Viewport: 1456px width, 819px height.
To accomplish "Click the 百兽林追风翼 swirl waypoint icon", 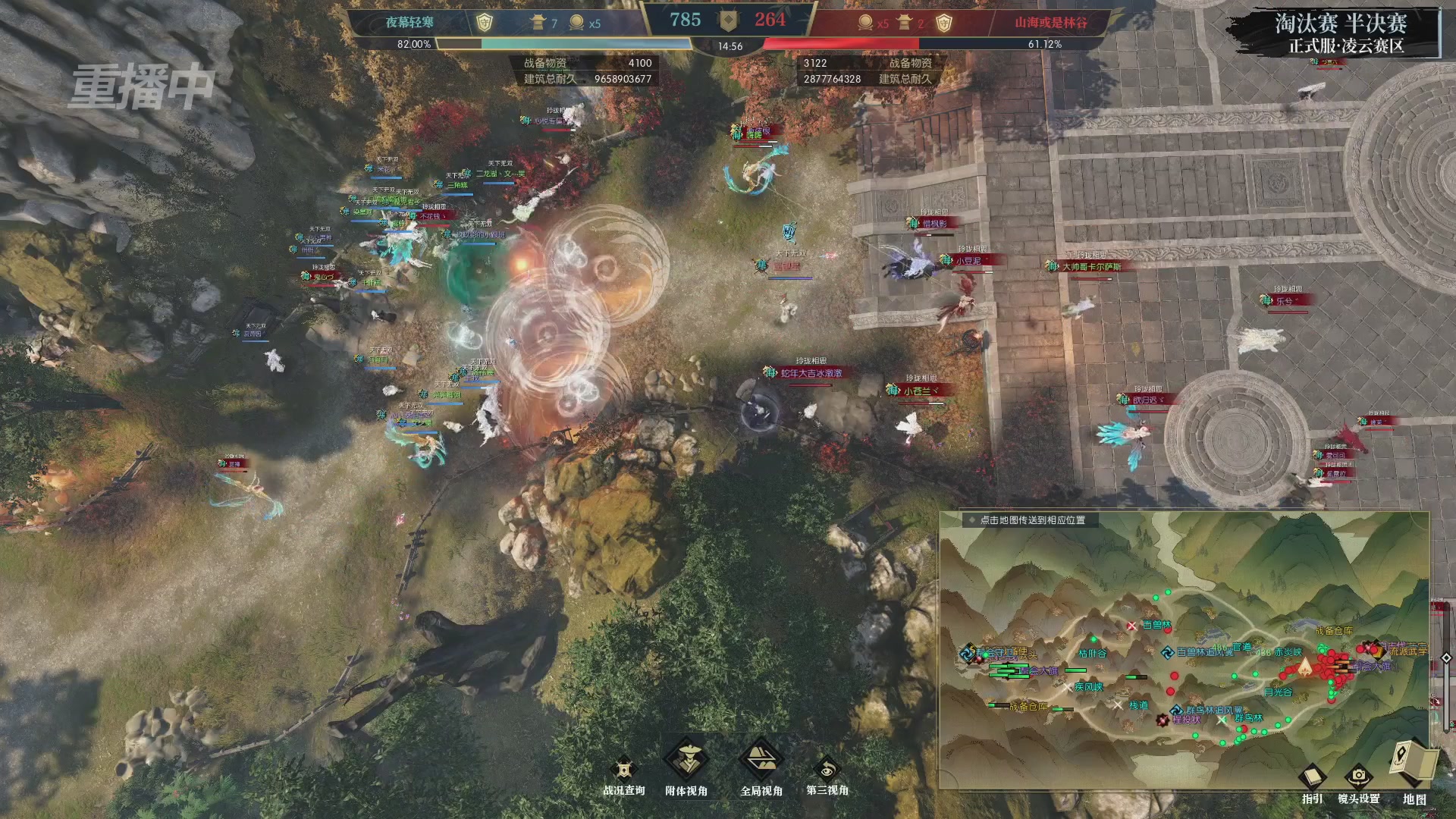I will pyautogui.click(x=1168, y=652).
